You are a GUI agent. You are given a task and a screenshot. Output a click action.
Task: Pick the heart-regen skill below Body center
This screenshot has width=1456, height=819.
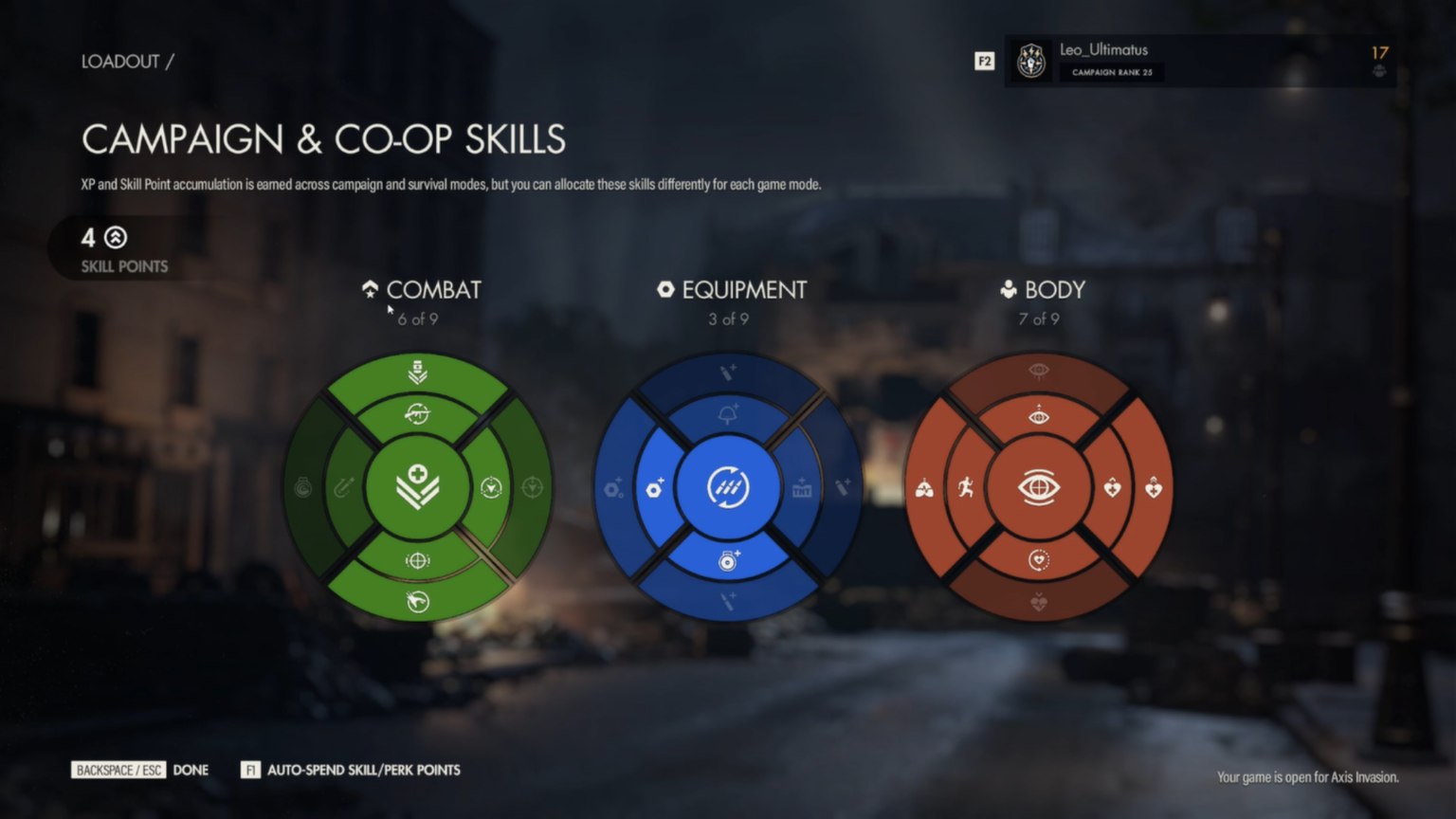1040,560
